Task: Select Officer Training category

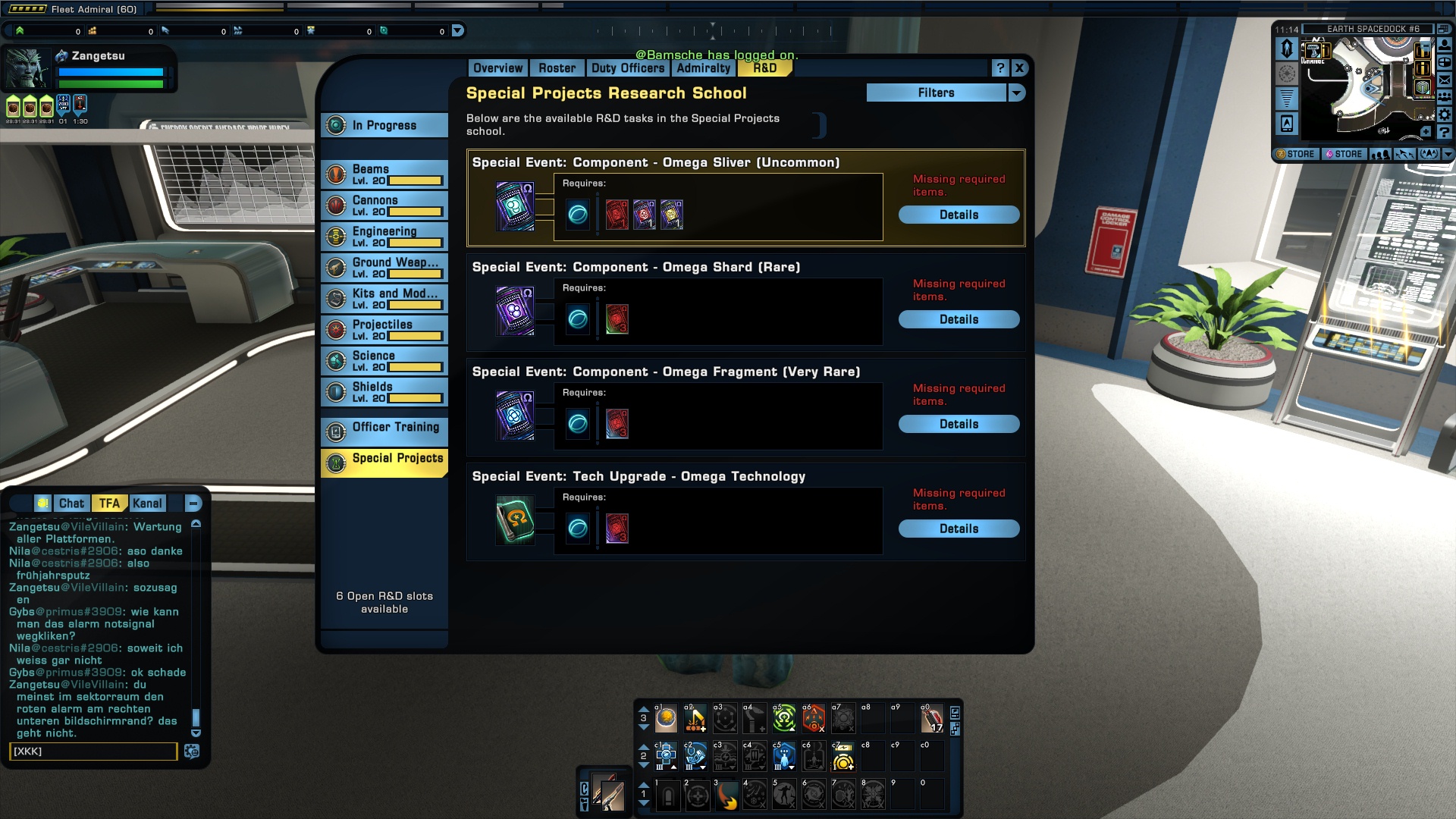Action: point(384,430)
